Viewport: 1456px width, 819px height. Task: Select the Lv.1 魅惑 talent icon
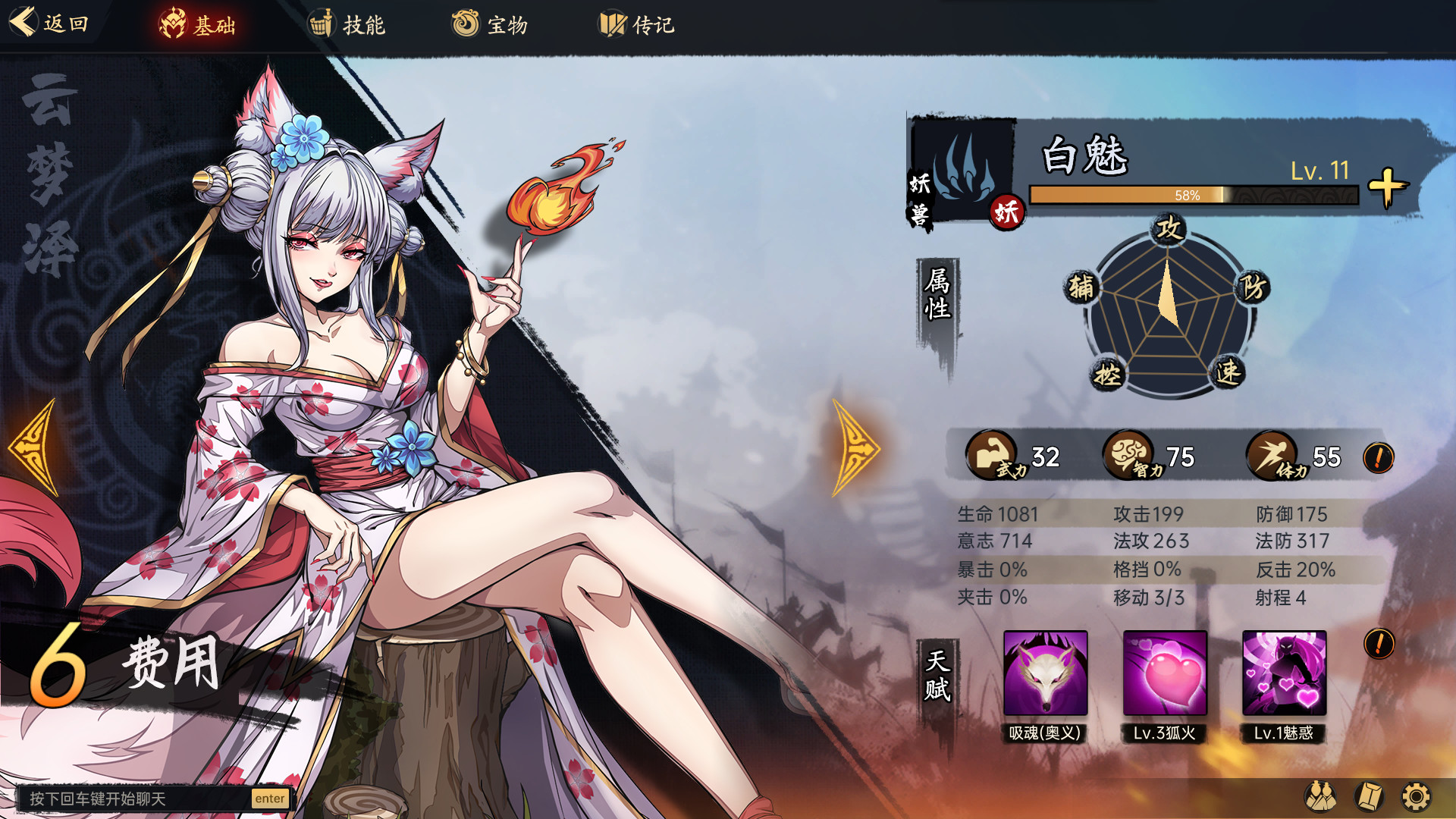click(1284, 673)
